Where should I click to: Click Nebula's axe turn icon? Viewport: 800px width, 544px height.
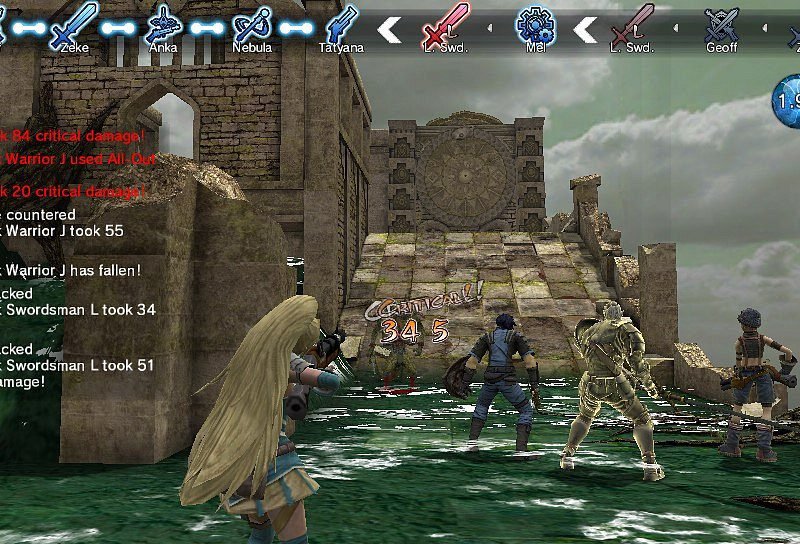coord(251,23)
